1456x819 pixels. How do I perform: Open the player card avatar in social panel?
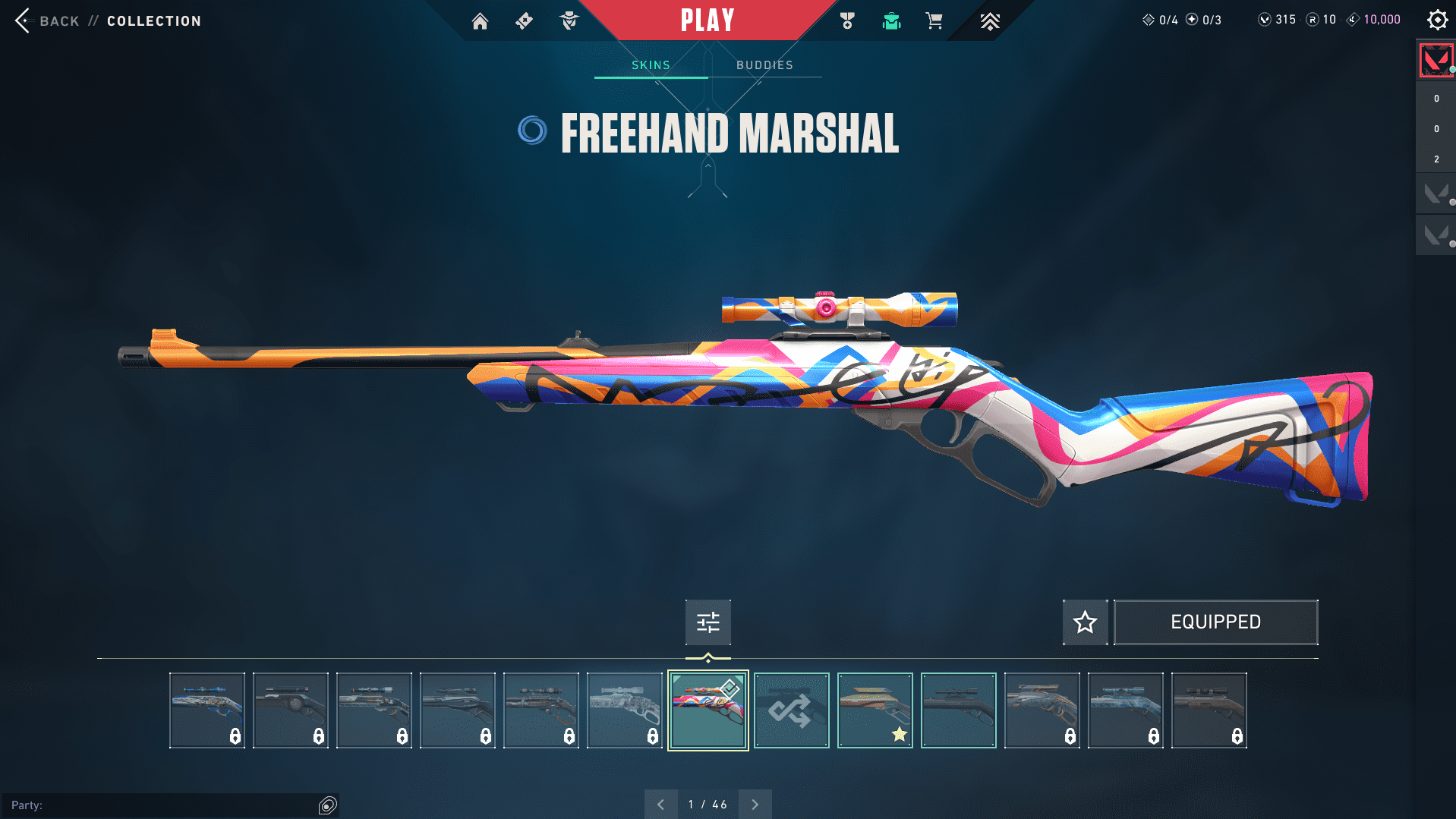1436,61
